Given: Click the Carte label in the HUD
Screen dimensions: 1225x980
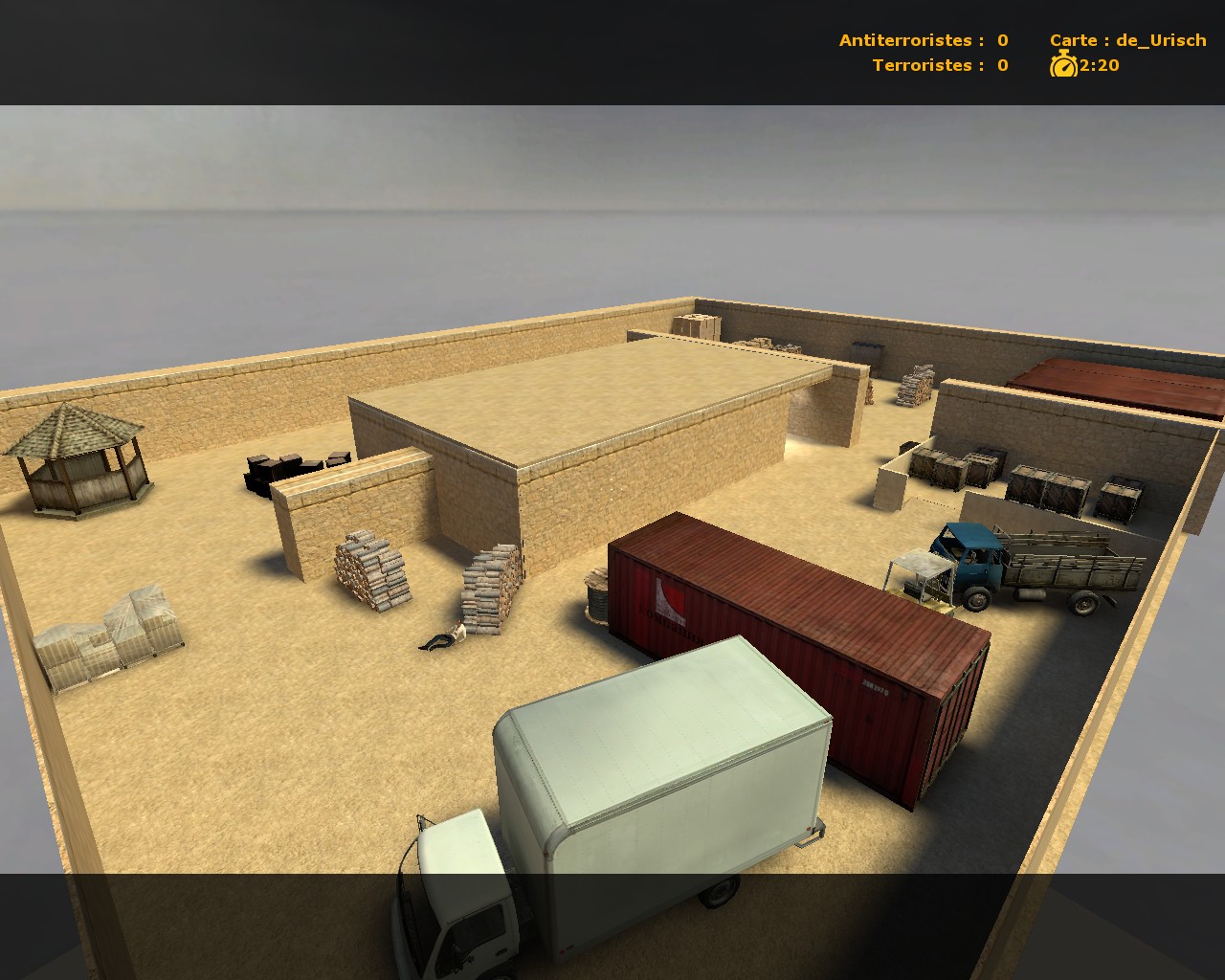Looking at the screenshot, I should click(x=1076, y=40).
